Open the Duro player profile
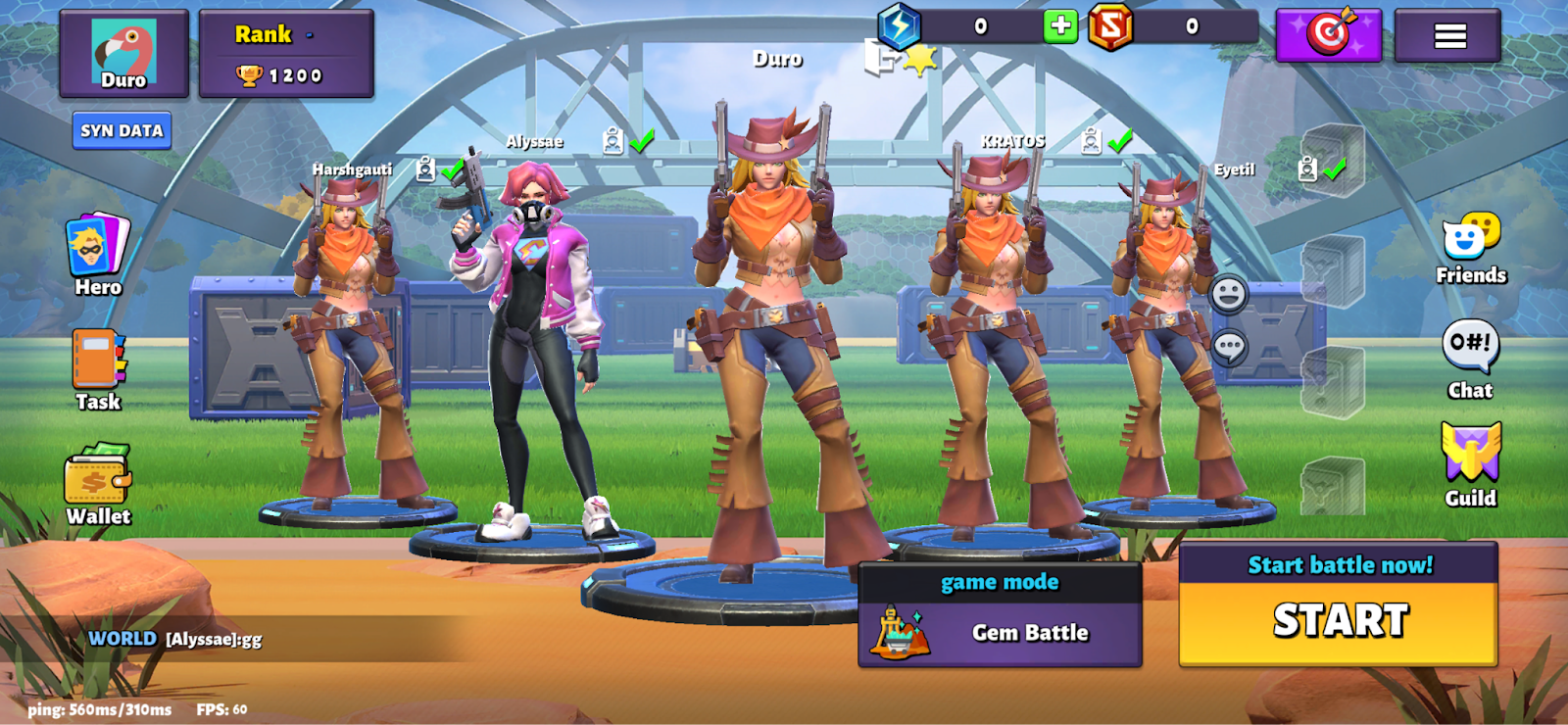 point(123,54)
